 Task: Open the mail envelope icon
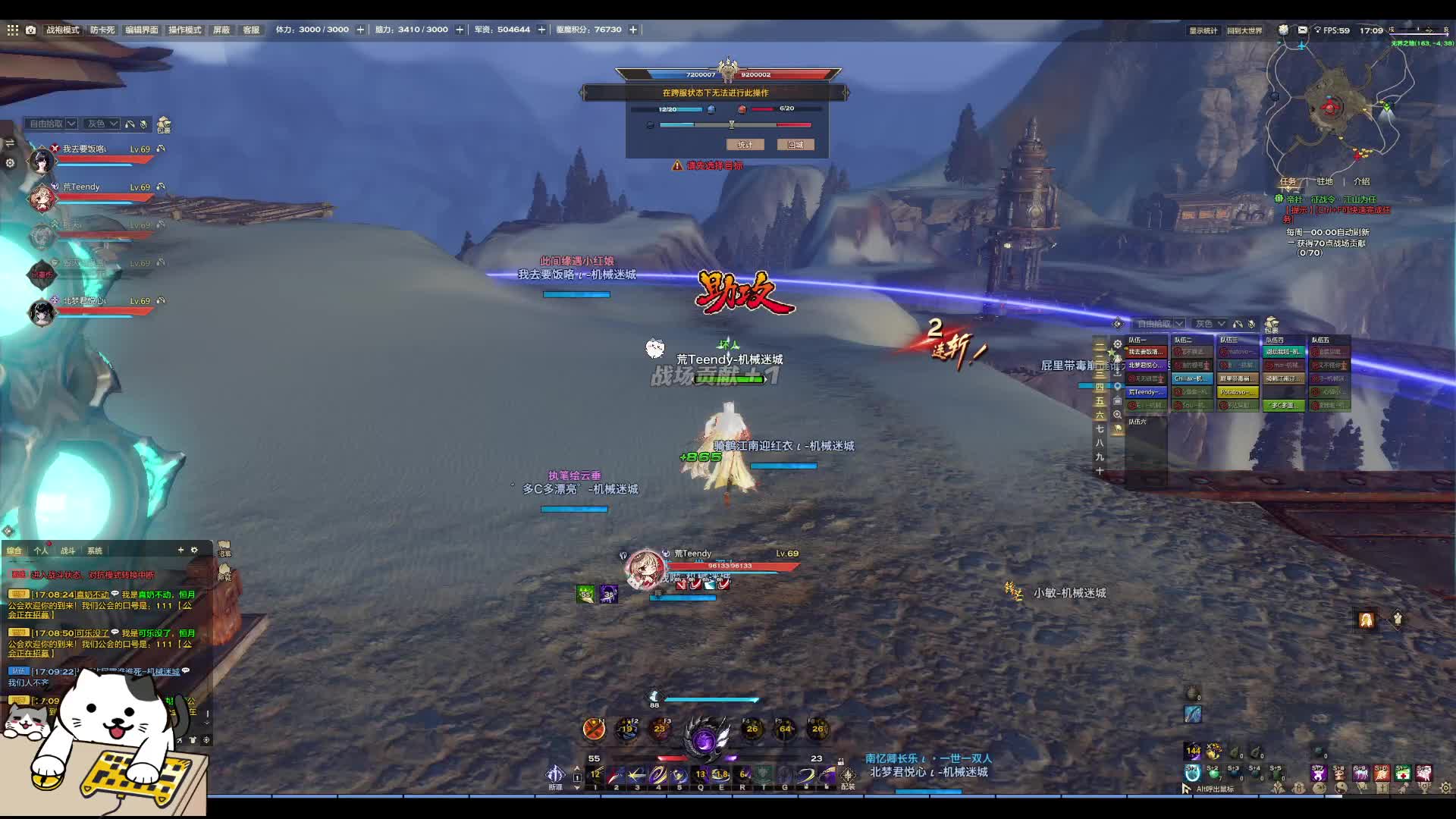click(x=1302, y=30)
